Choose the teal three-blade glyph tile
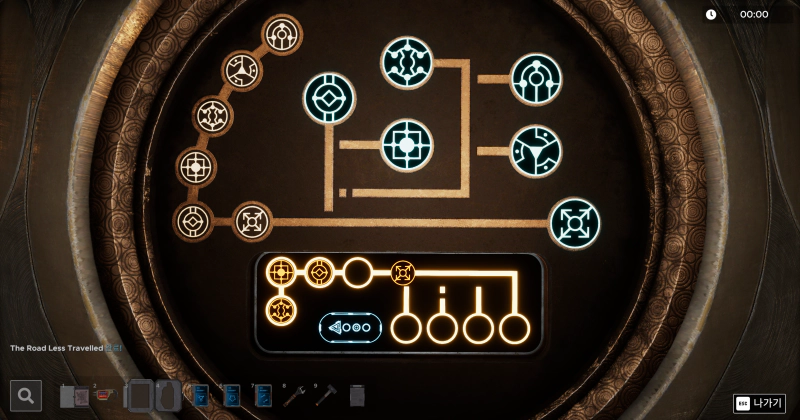800x420 pixels. (536, 151)
